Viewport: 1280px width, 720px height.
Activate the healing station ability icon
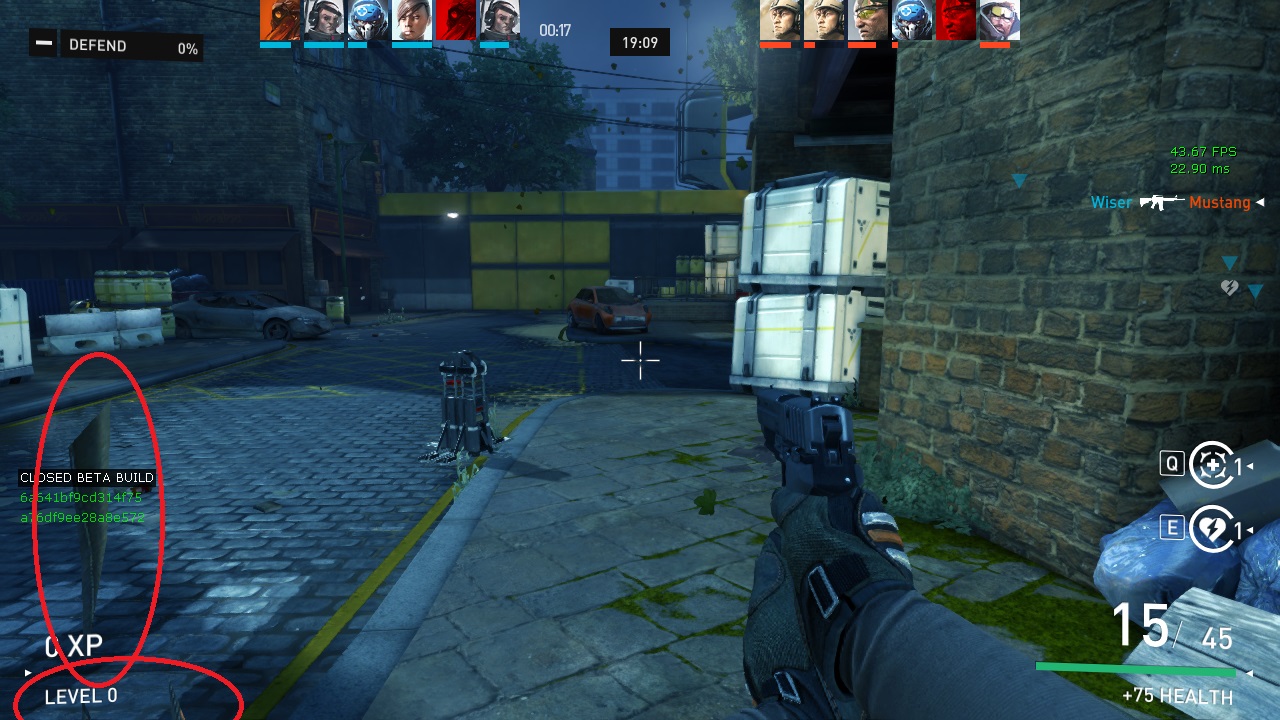pyautogui.click(x=1212, y=465)
